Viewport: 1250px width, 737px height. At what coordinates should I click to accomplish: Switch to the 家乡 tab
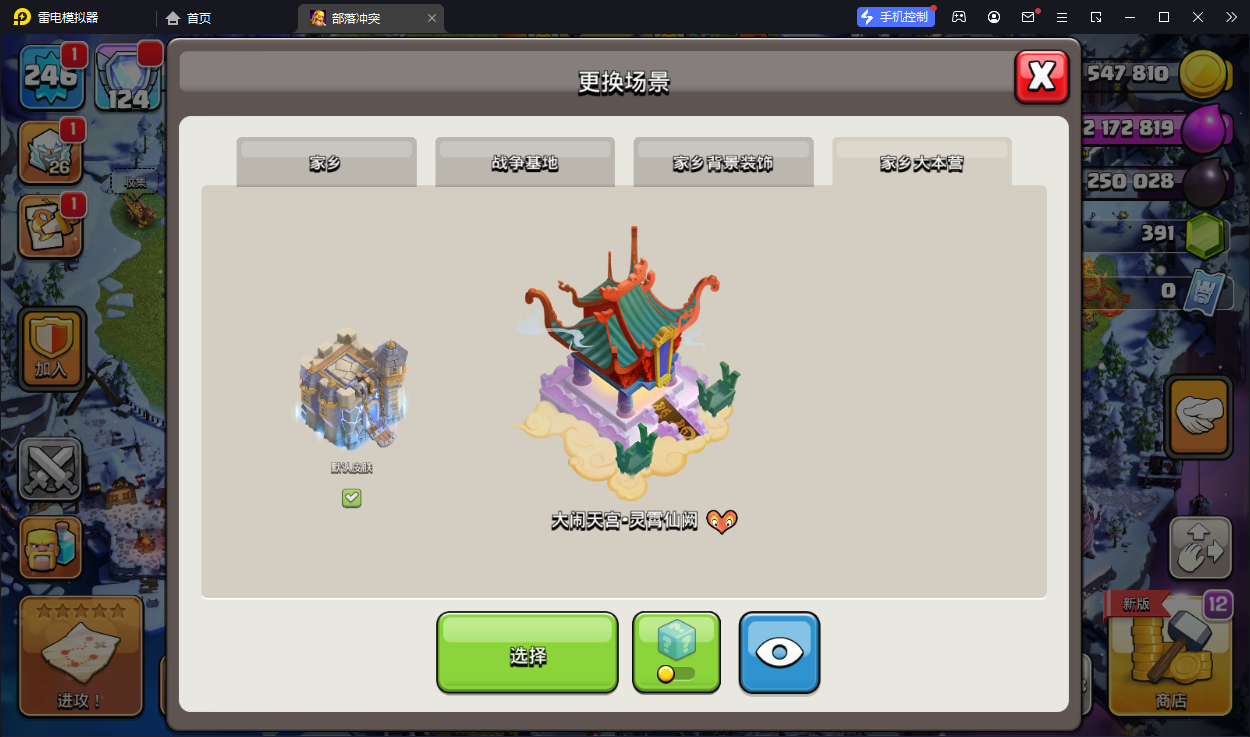point(326,162)
